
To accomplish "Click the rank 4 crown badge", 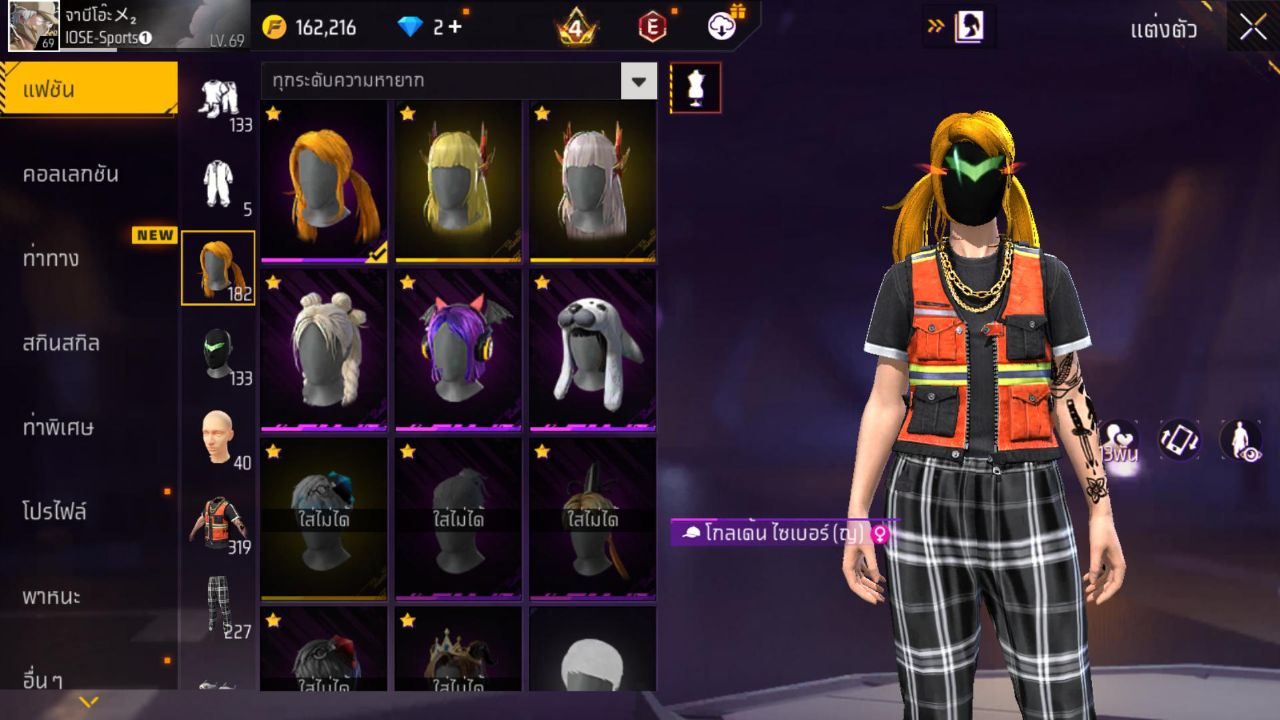I will click(x=576, y=27).
